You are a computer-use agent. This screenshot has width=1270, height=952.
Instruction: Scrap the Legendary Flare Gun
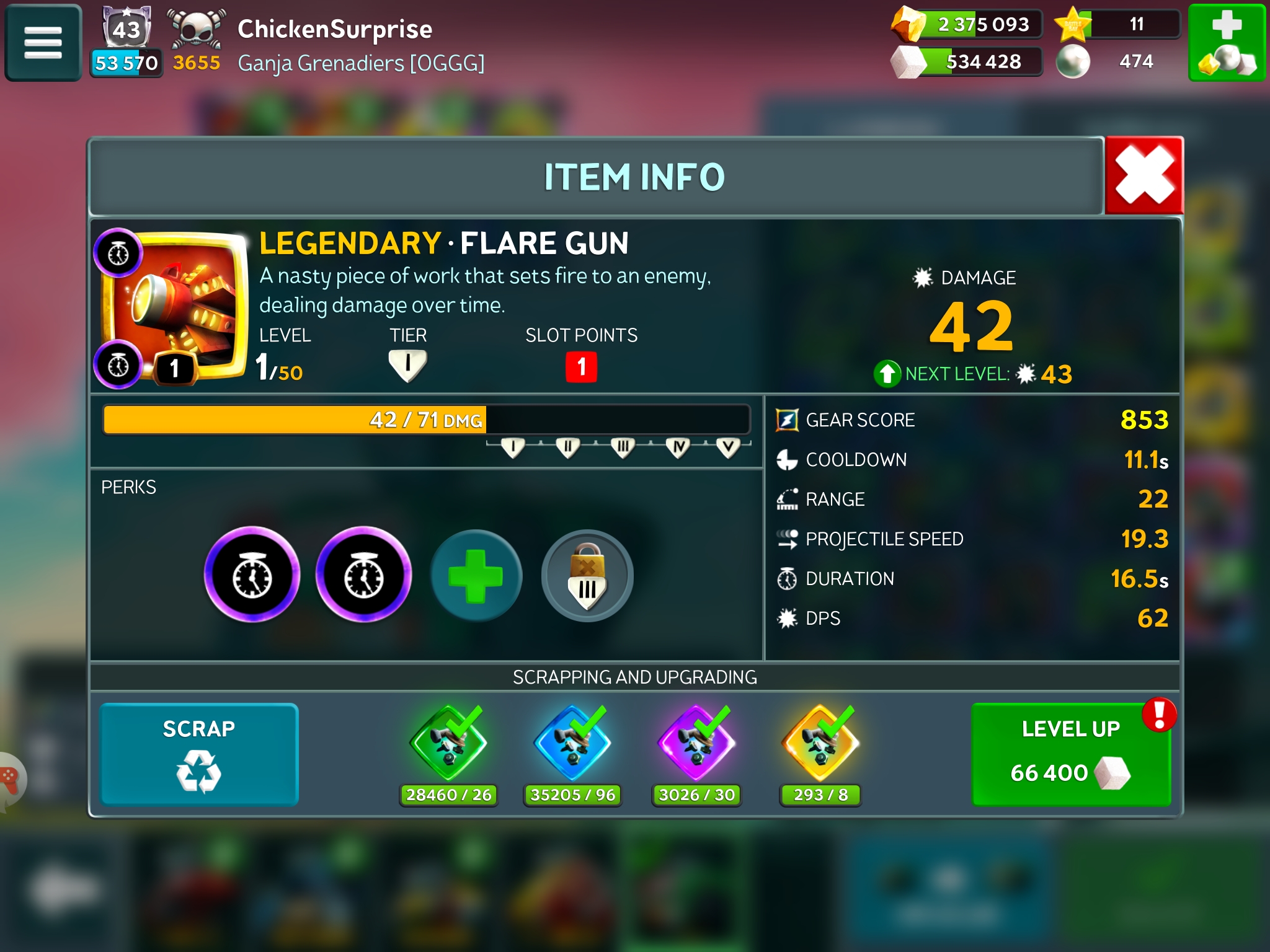pyautogui.click(x=199, y=754)
